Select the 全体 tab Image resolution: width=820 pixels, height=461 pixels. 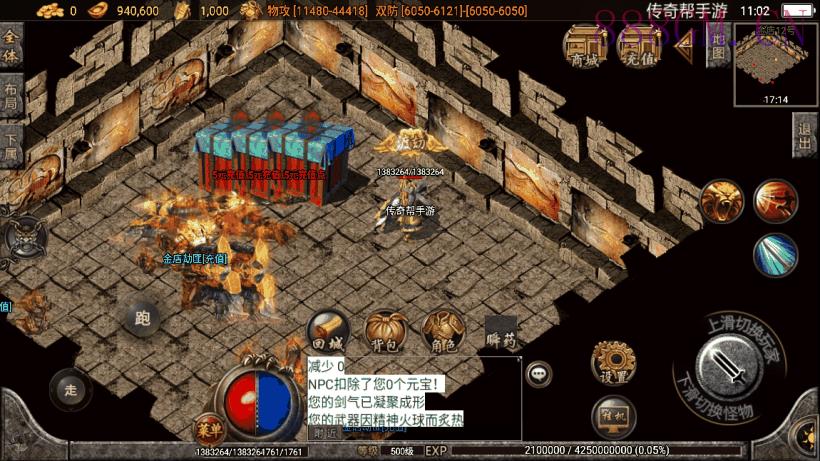pyautogui.click(x=11, y=43)
